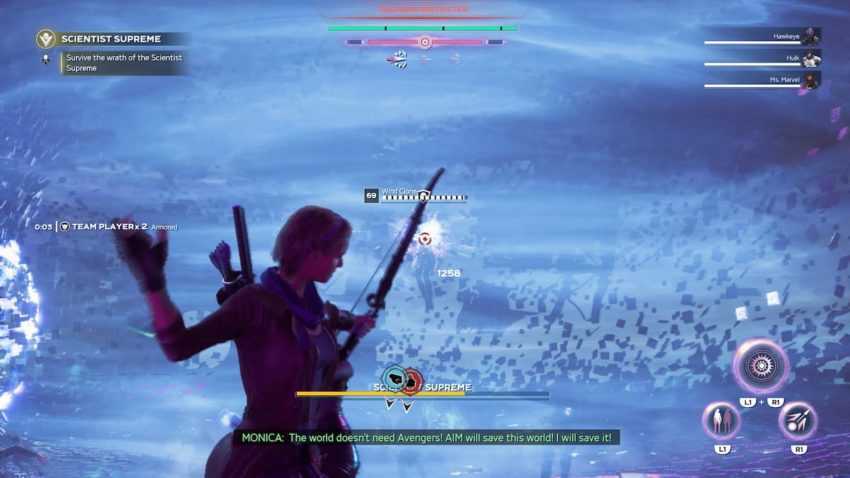Viewport: 850px width, 478px height.
Task: Select Ms. Marvel's teammate portrait
Action: tap(810, 81)
